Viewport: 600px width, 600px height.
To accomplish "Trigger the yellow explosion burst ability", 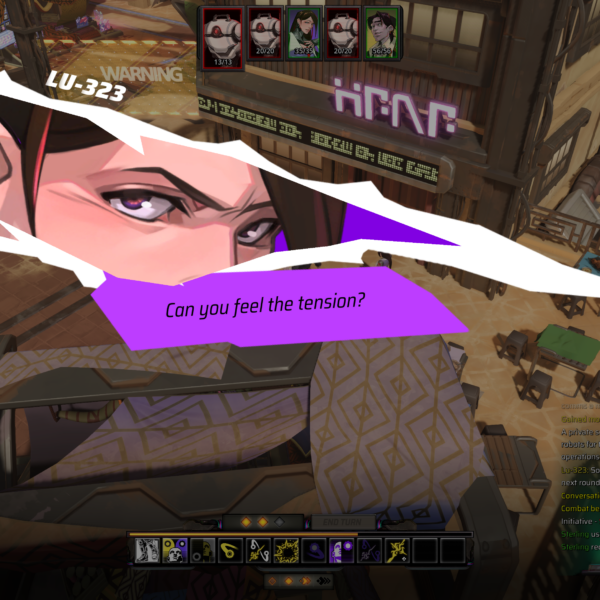I will [286, 550].
